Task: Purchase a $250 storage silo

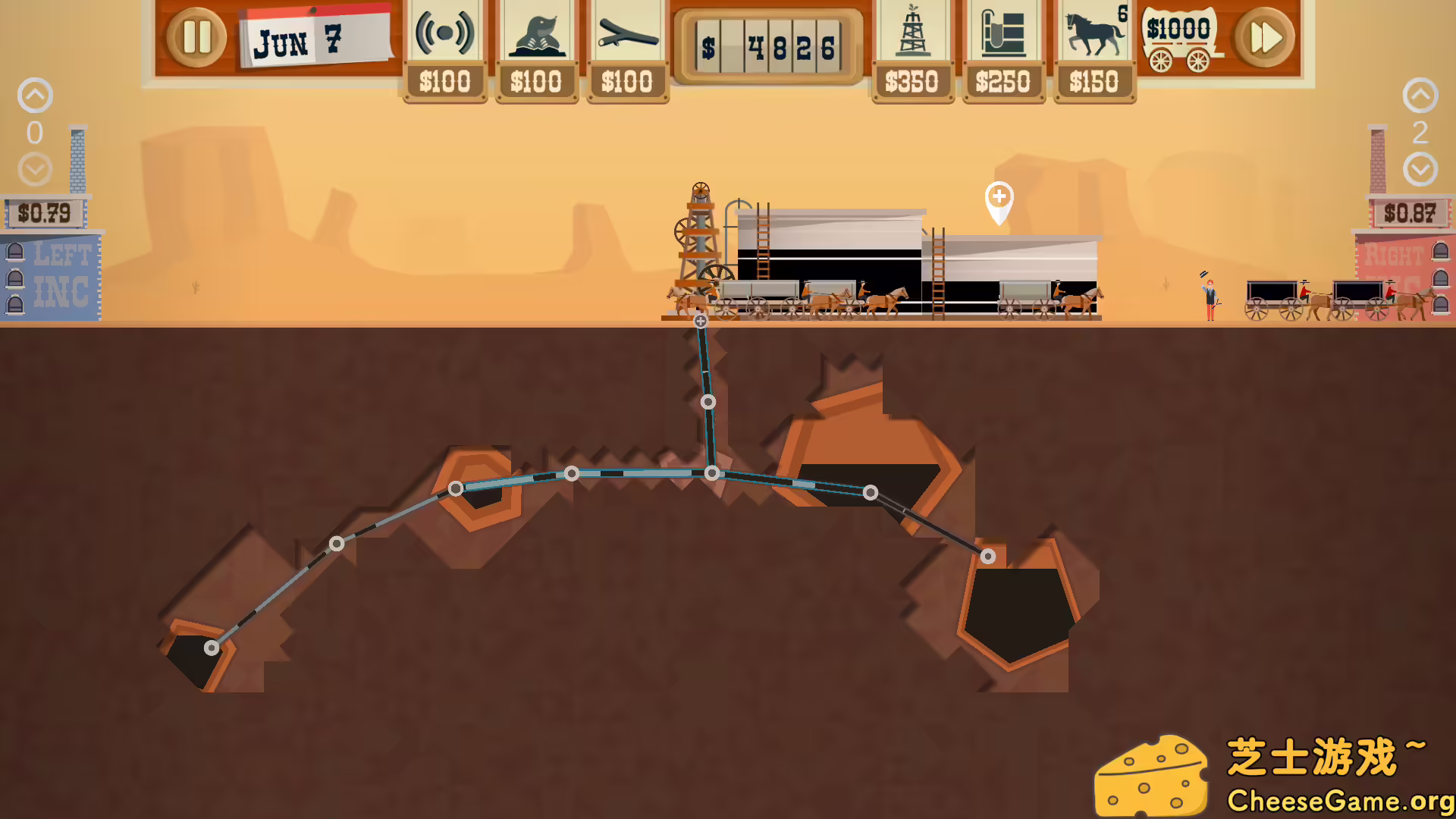Action: 1003,50
